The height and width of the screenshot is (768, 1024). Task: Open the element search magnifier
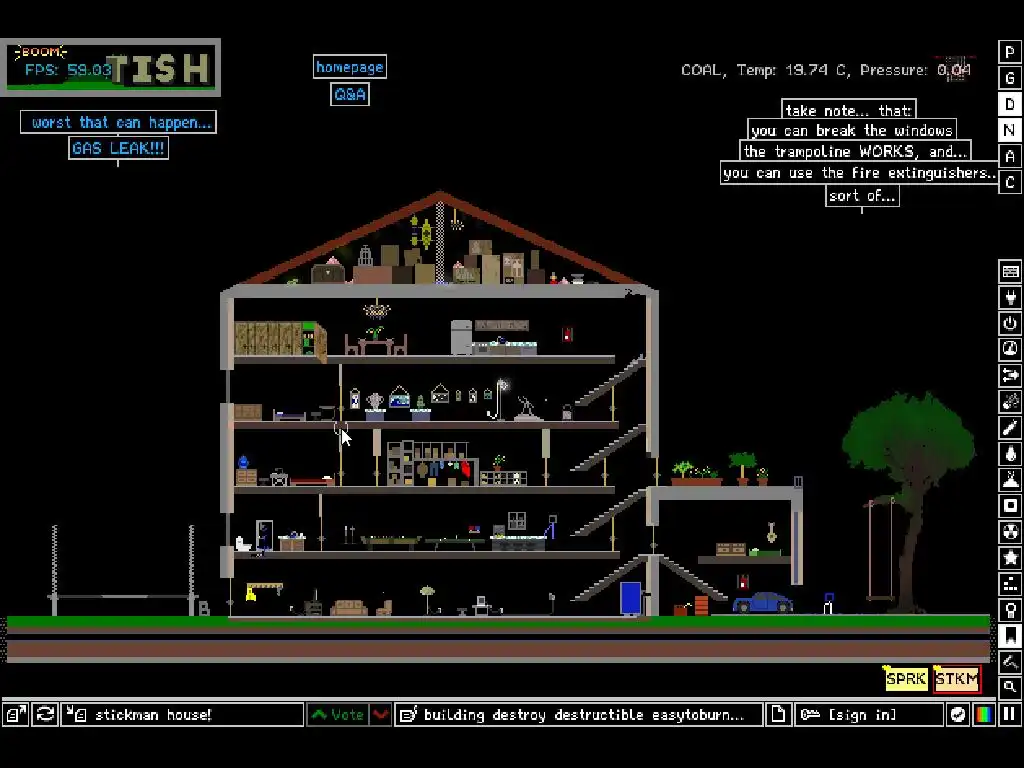[1010, 687]
